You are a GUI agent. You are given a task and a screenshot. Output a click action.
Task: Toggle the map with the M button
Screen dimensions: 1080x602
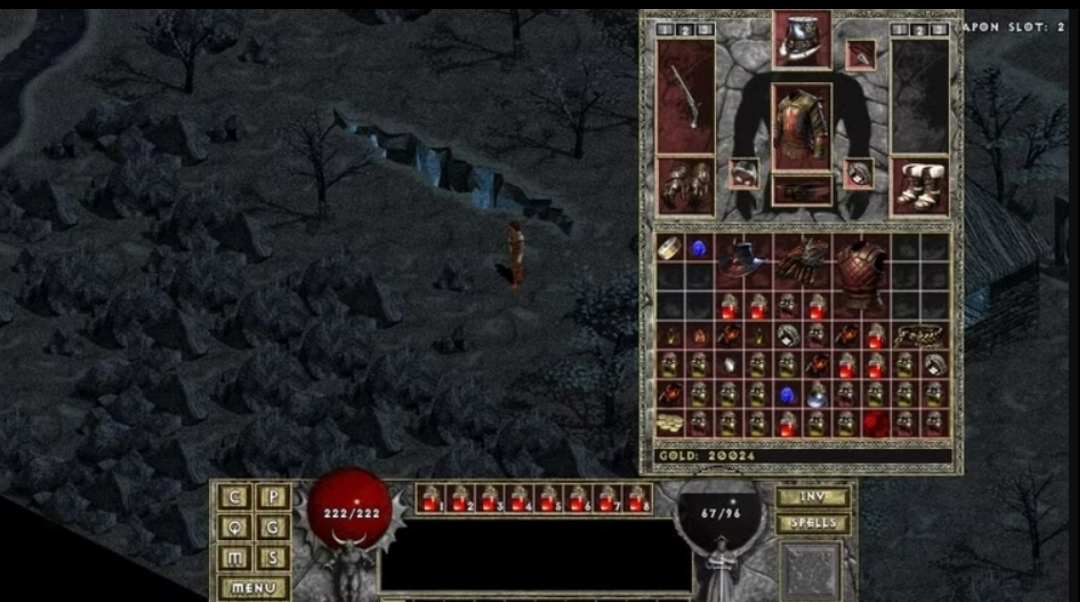click(235, 558)
